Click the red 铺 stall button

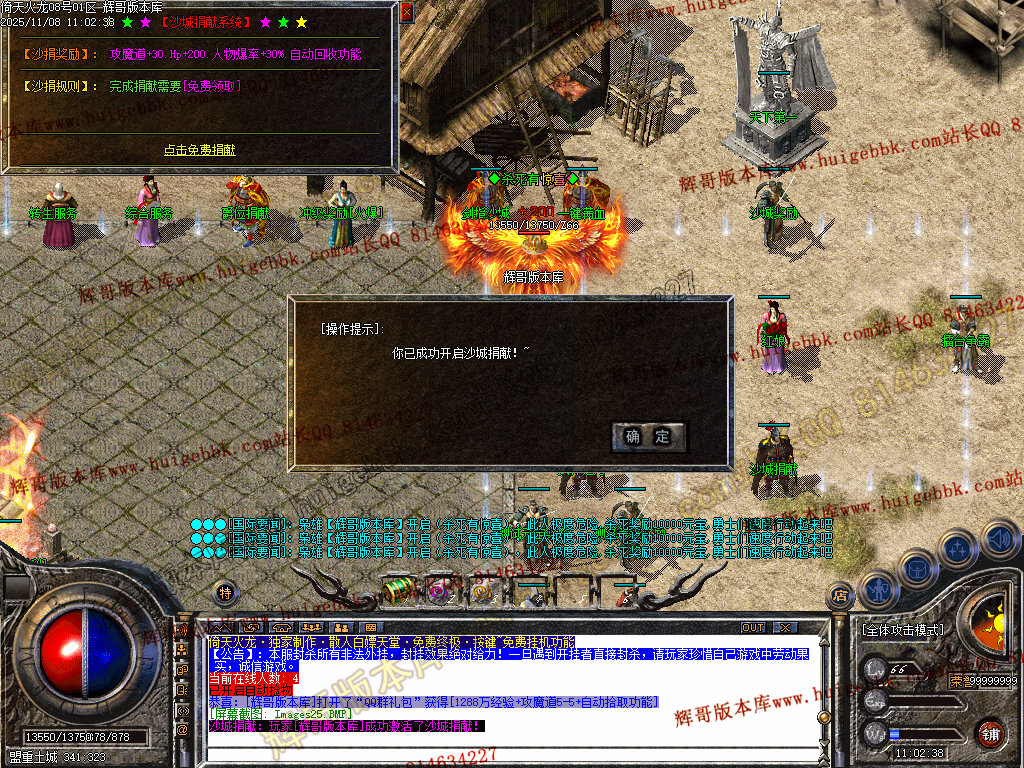pos(991,733)
